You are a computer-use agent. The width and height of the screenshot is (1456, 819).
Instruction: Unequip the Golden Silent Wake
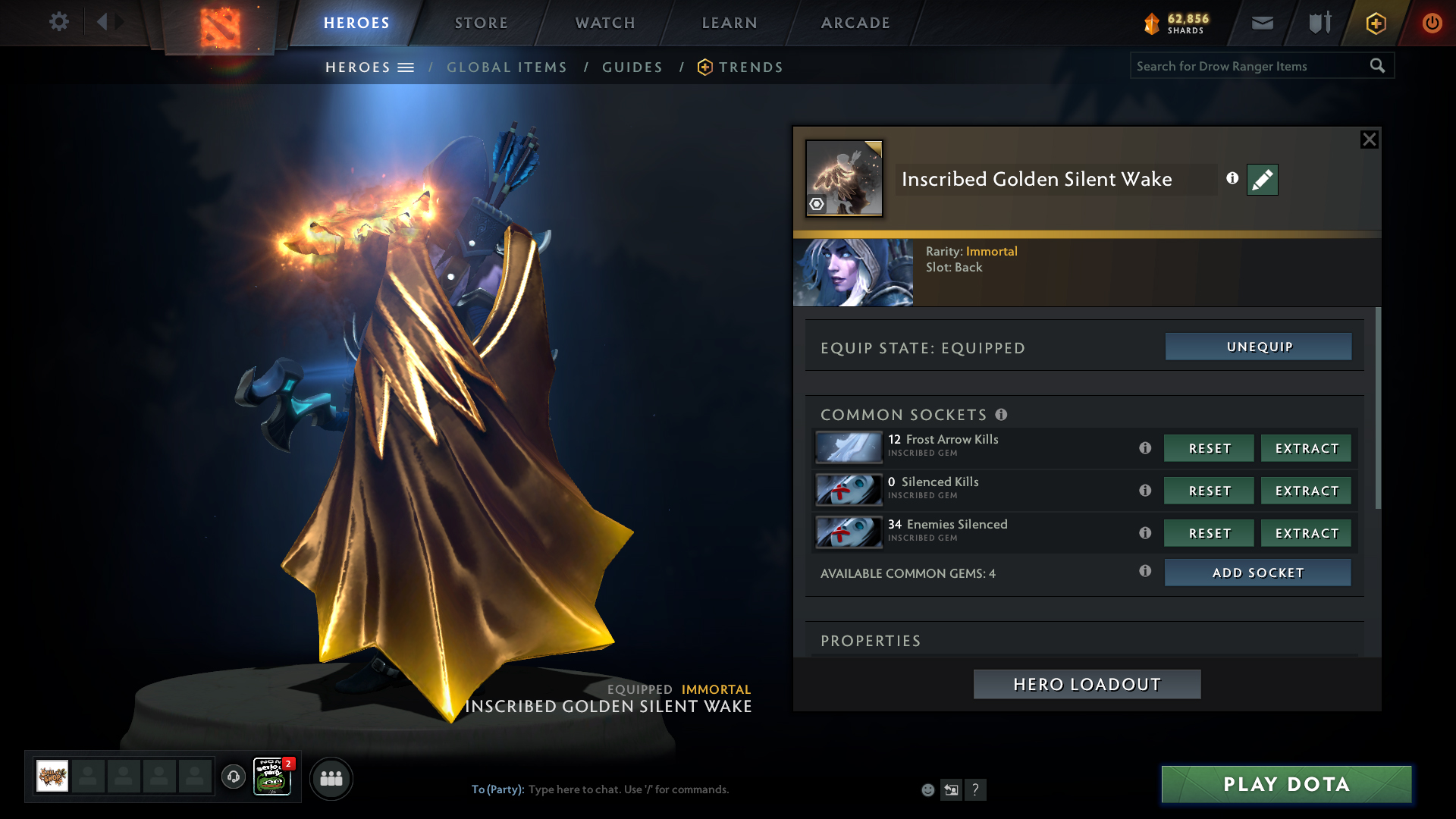pyautogui.click(x=1259, y=347)
